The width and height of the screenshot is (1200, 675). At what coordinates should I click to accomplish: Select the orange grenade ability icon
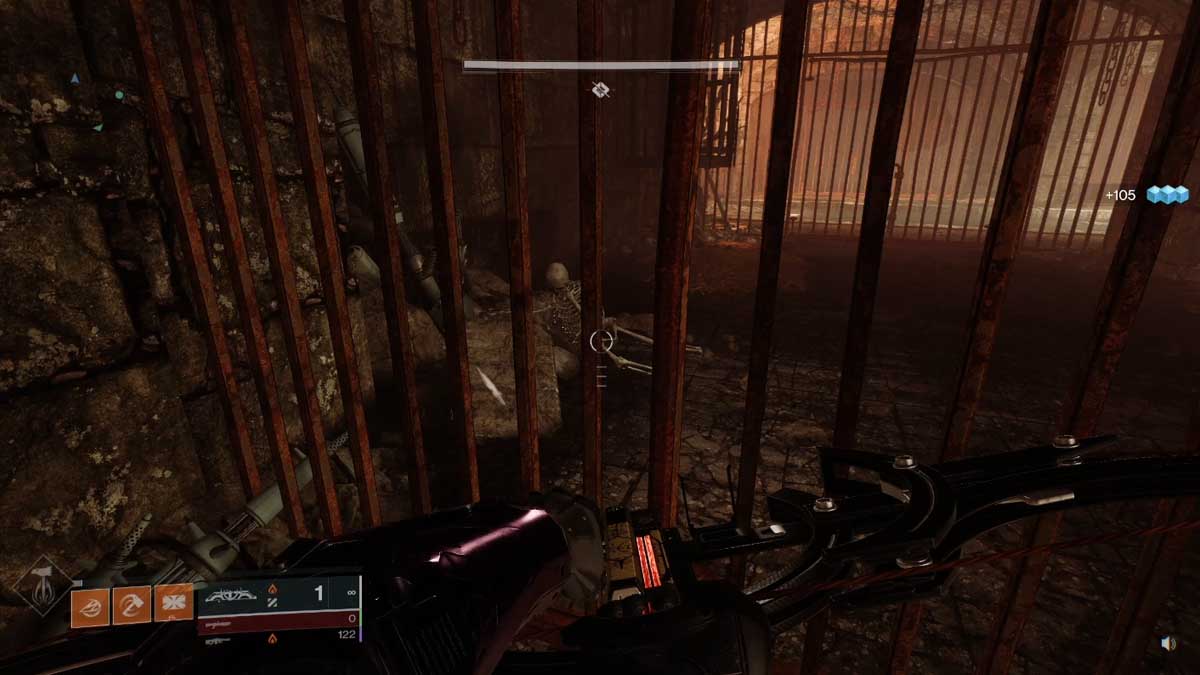coord(90,604)
